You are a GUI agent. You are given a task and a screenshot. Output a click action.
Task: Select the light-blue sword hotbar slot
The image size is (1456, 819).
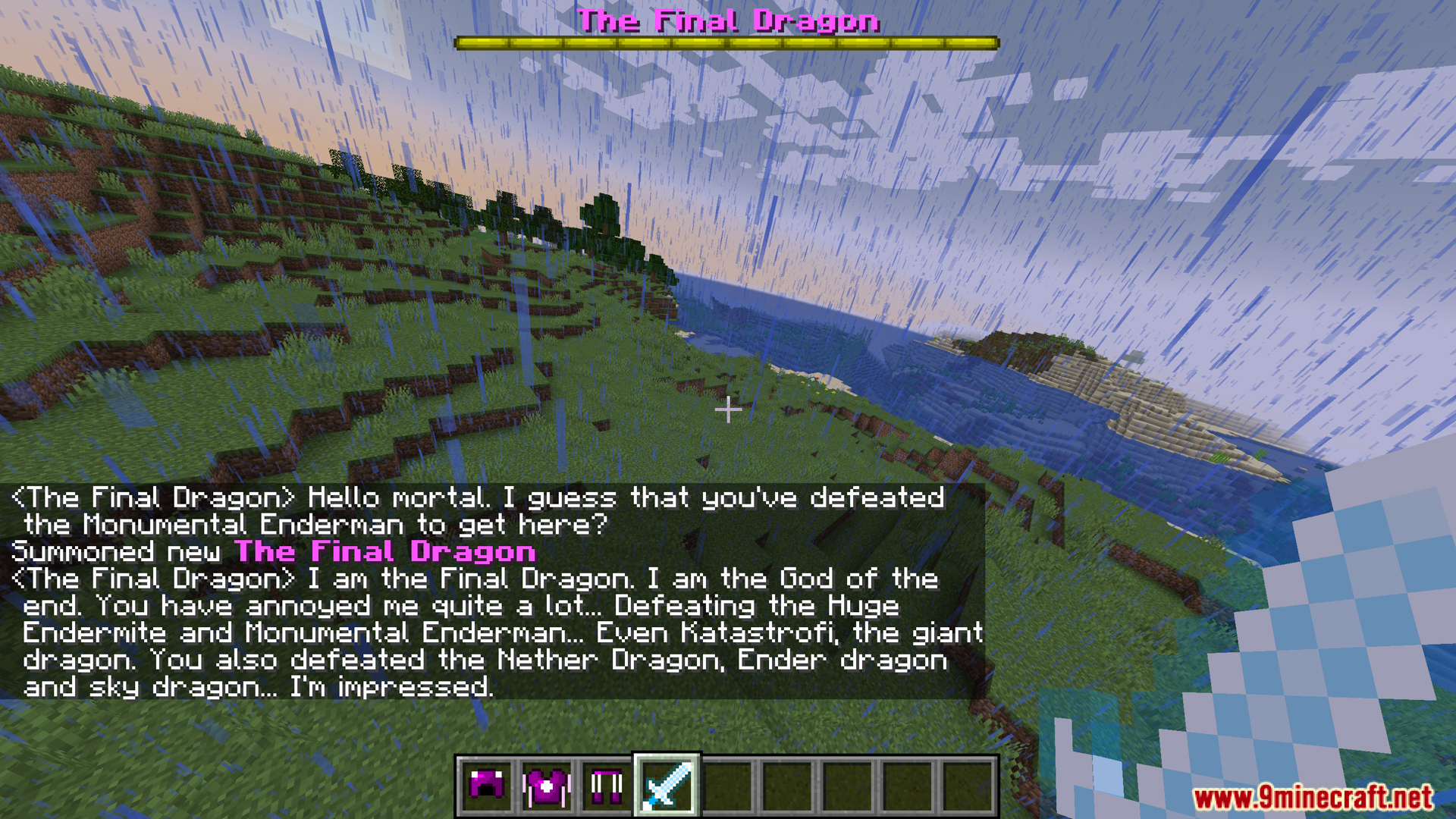click(x=667, y=786)
